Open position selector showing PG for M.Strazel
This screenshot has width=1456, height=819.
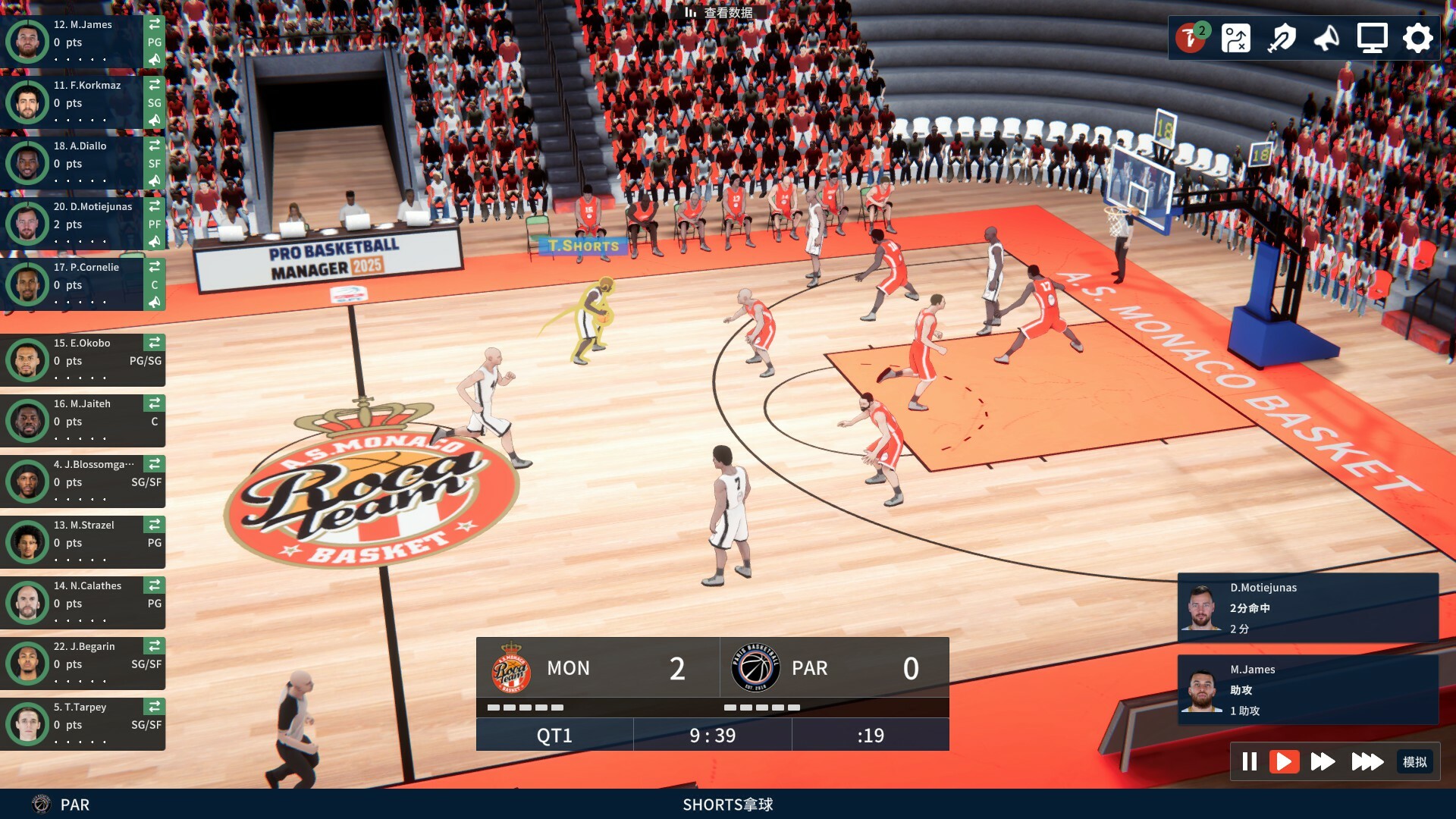(154, 543)
